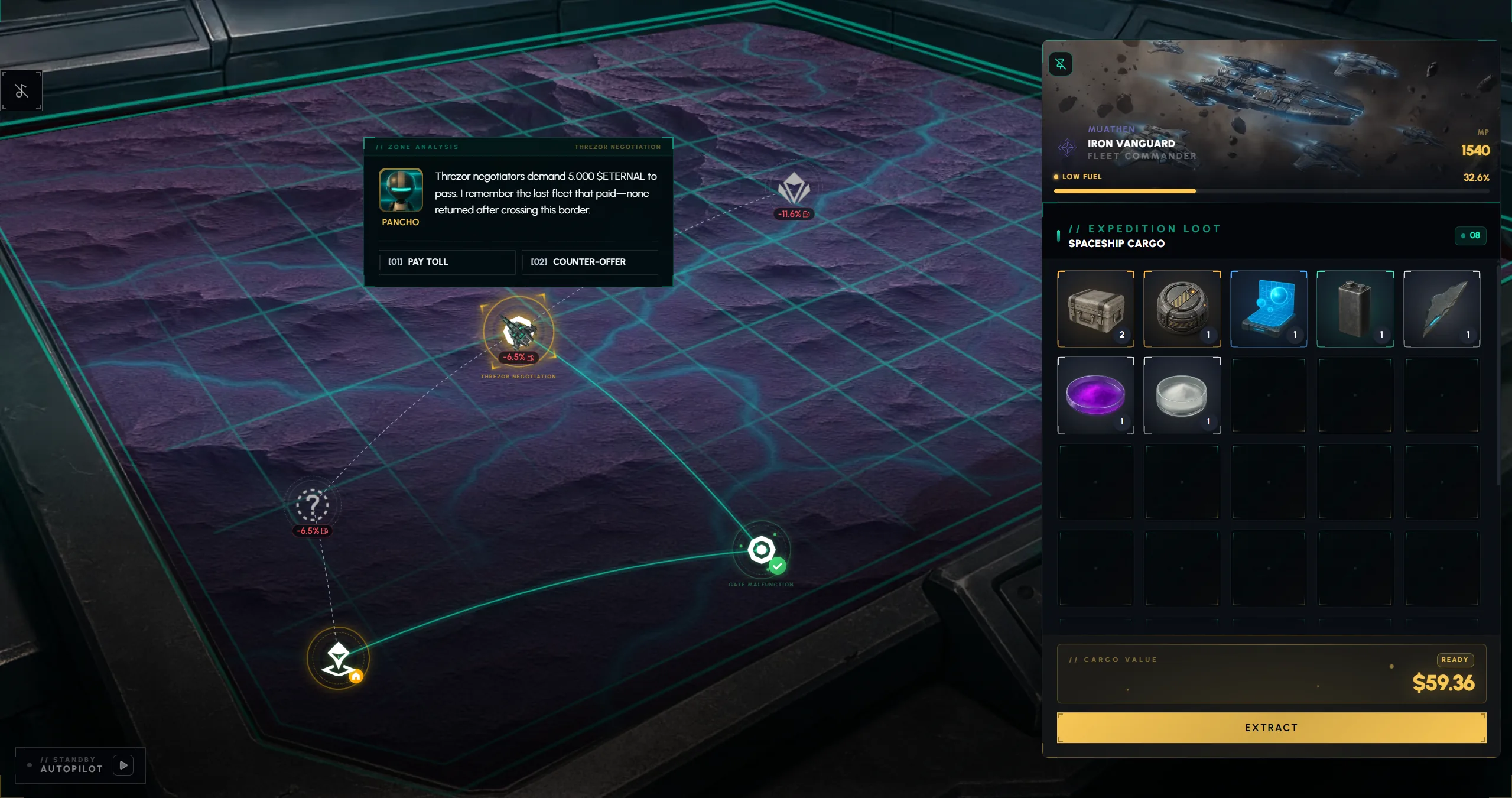Expand the Cargo Value section
Image resolution: width=1512 pixels, height=798 pixels.
pos(1112,659)
